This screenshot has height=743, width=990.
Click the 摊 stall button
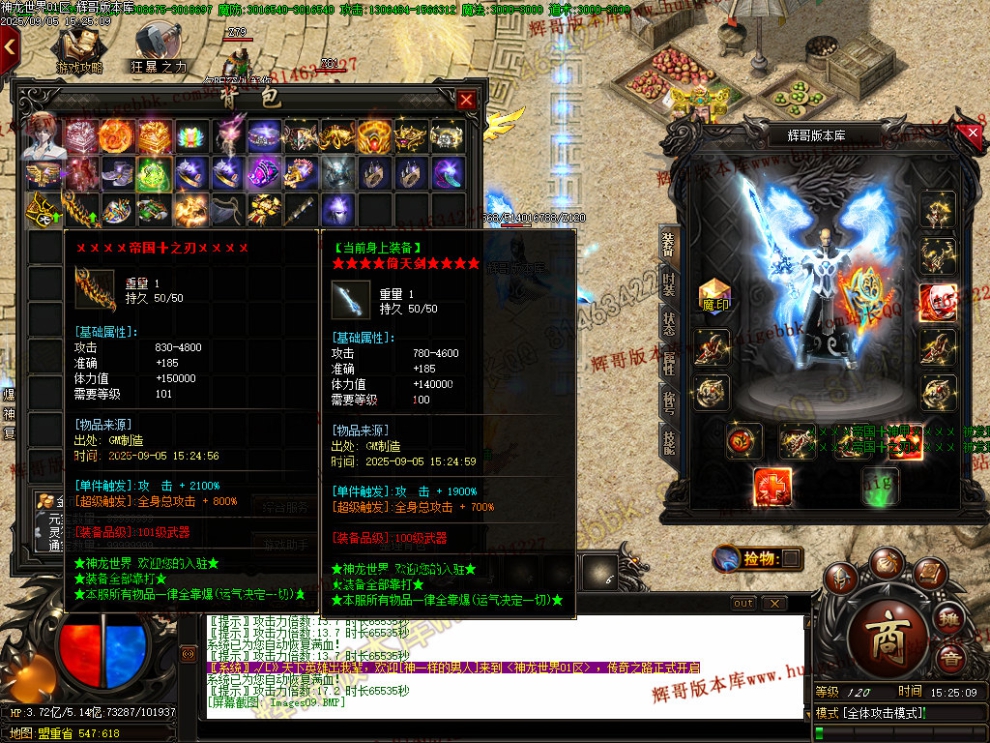tap(951, 621)
